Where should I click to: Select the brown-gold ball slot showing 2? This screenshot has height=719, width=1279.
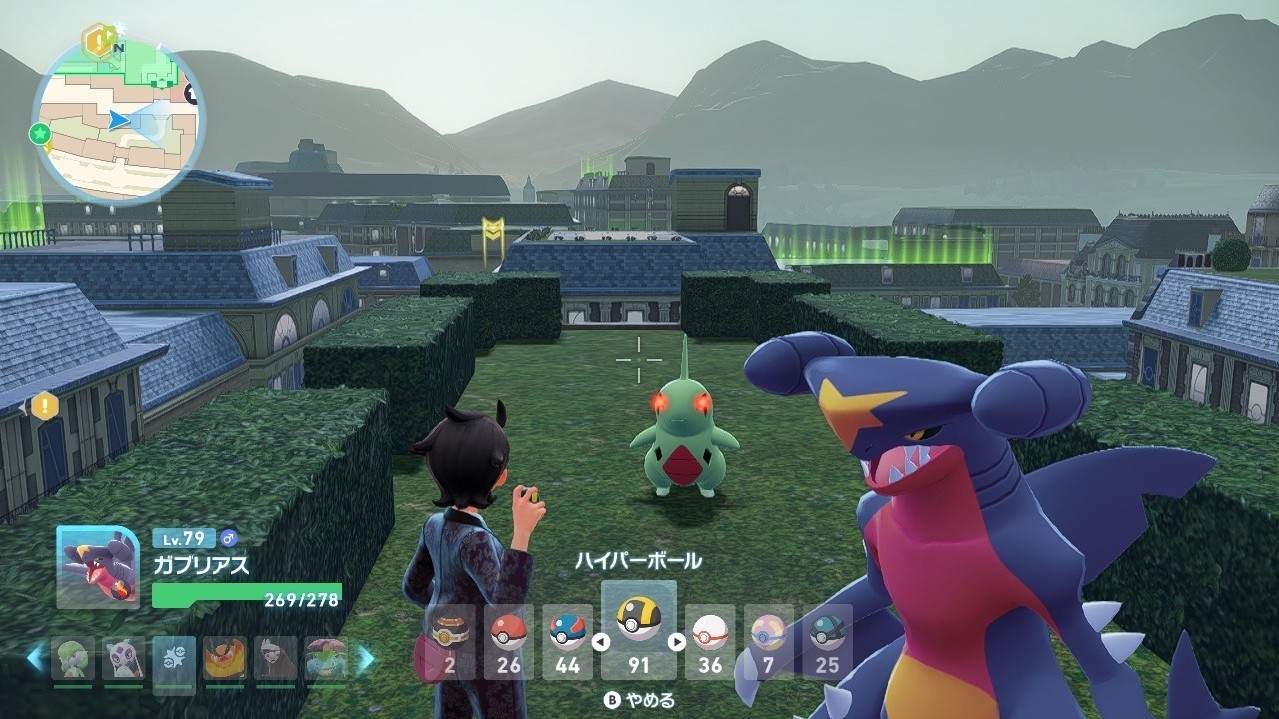pyautogui.click(x=450, y=641)
